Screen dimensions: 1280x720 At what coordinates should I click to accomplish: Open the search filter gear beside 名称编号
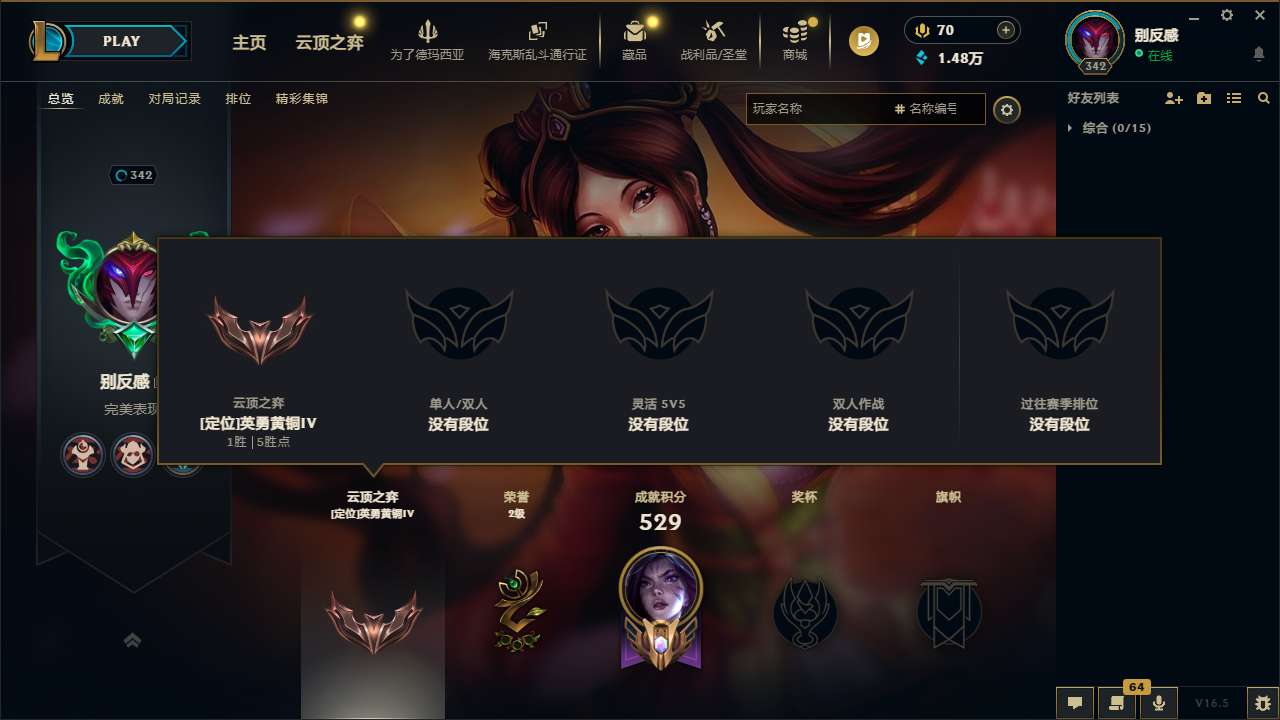pyautogui.click(x=1007, y=110)
